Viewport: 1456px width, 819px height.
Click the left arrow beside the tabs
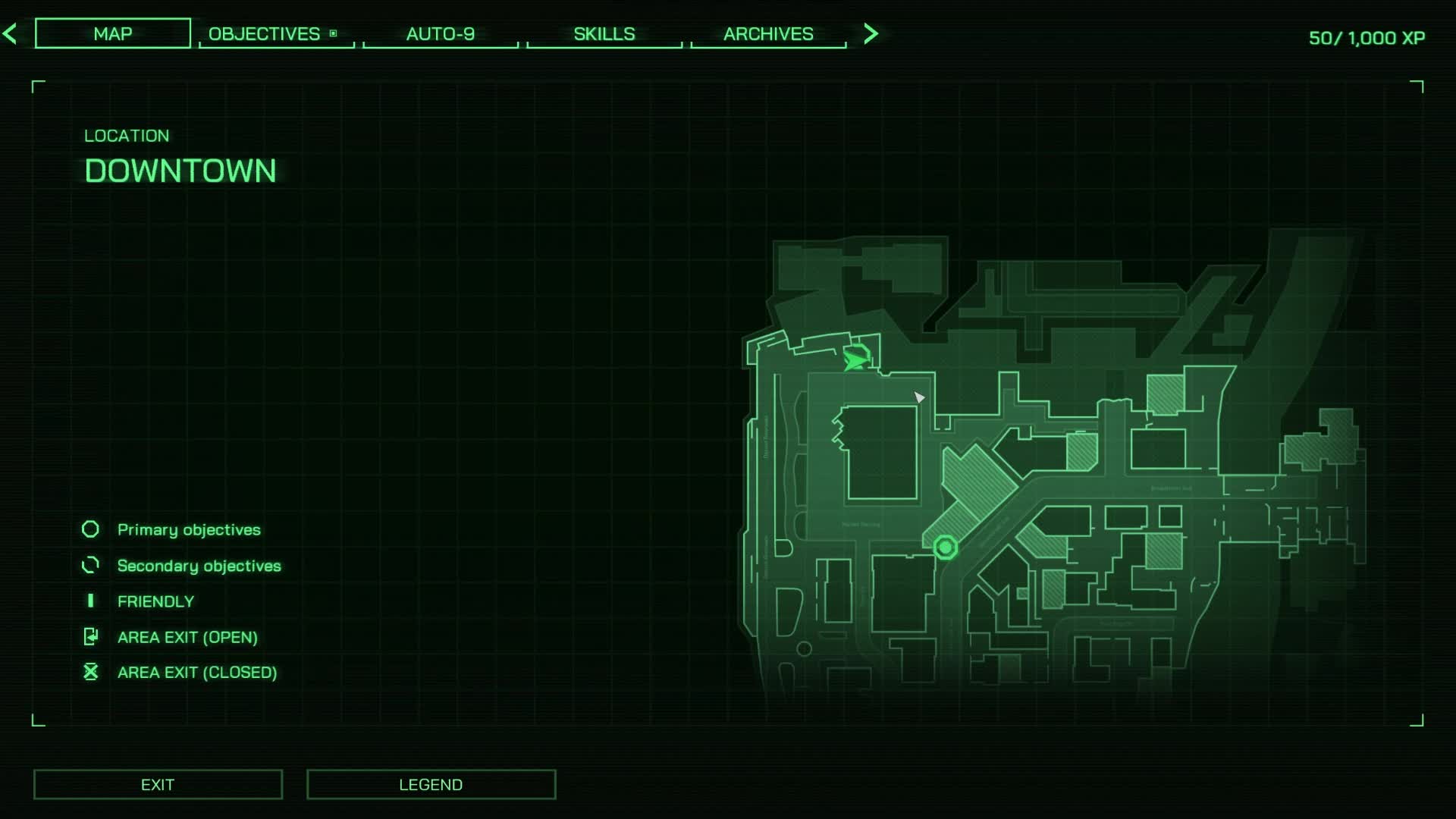11,34
